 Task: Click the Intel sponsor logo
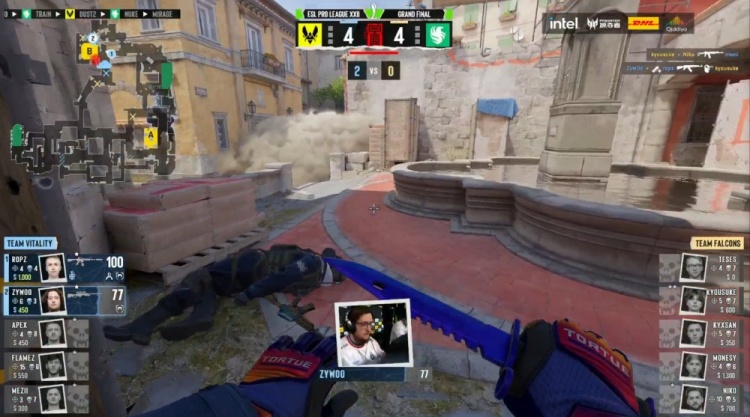pyautogui.click(x=562, y=23)
